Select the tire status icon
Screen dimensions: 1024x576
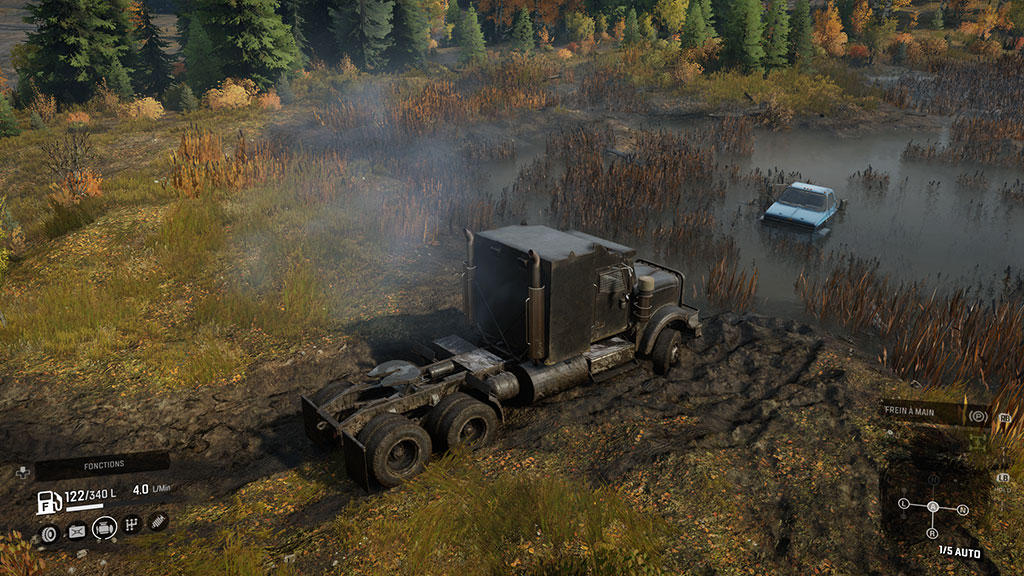tap(49, 532)
